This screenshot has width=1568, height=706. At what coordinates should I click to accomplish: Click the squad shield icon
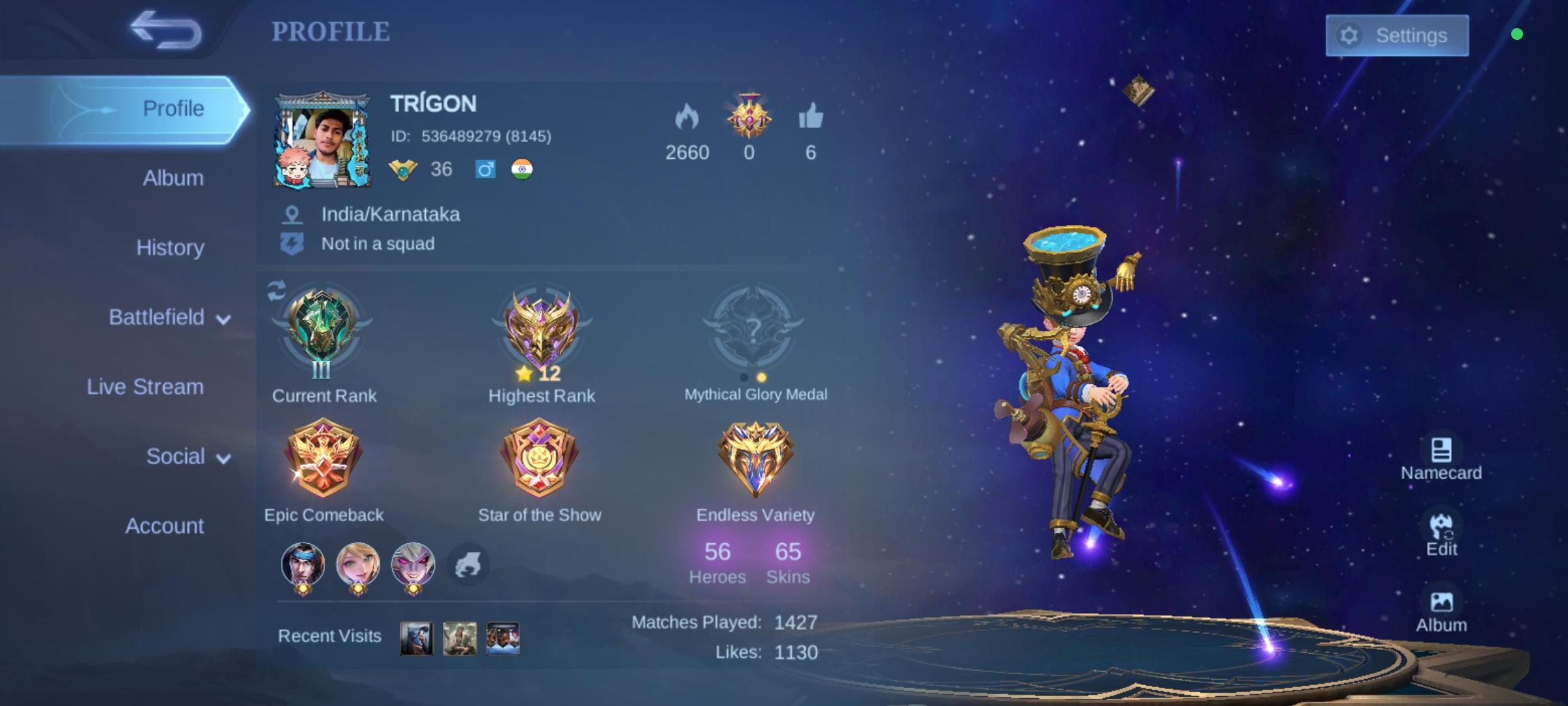pos(292,243)
